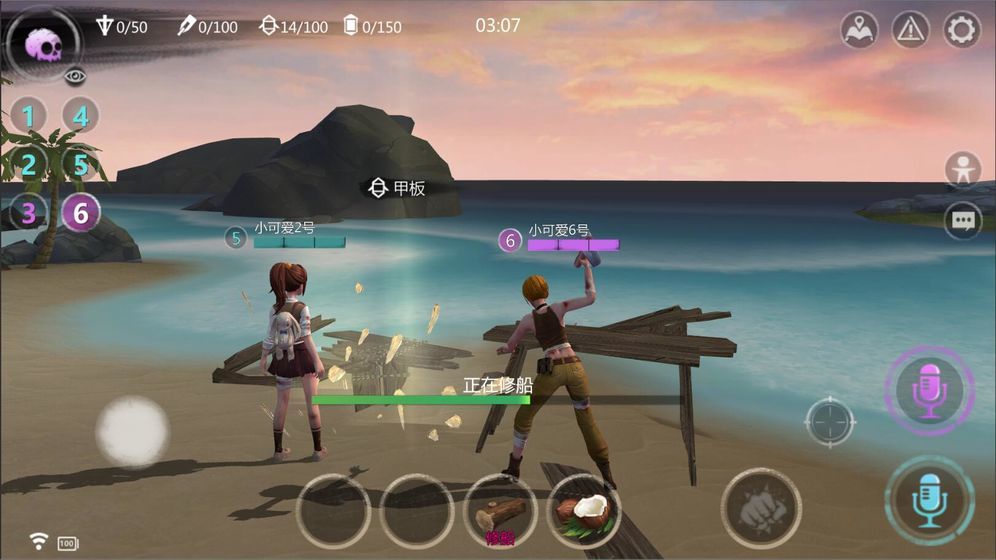Image resolution: width=996 pixels, height=560 pixels.
Task: Select player number 2 in team list
Action: (29, 164)
